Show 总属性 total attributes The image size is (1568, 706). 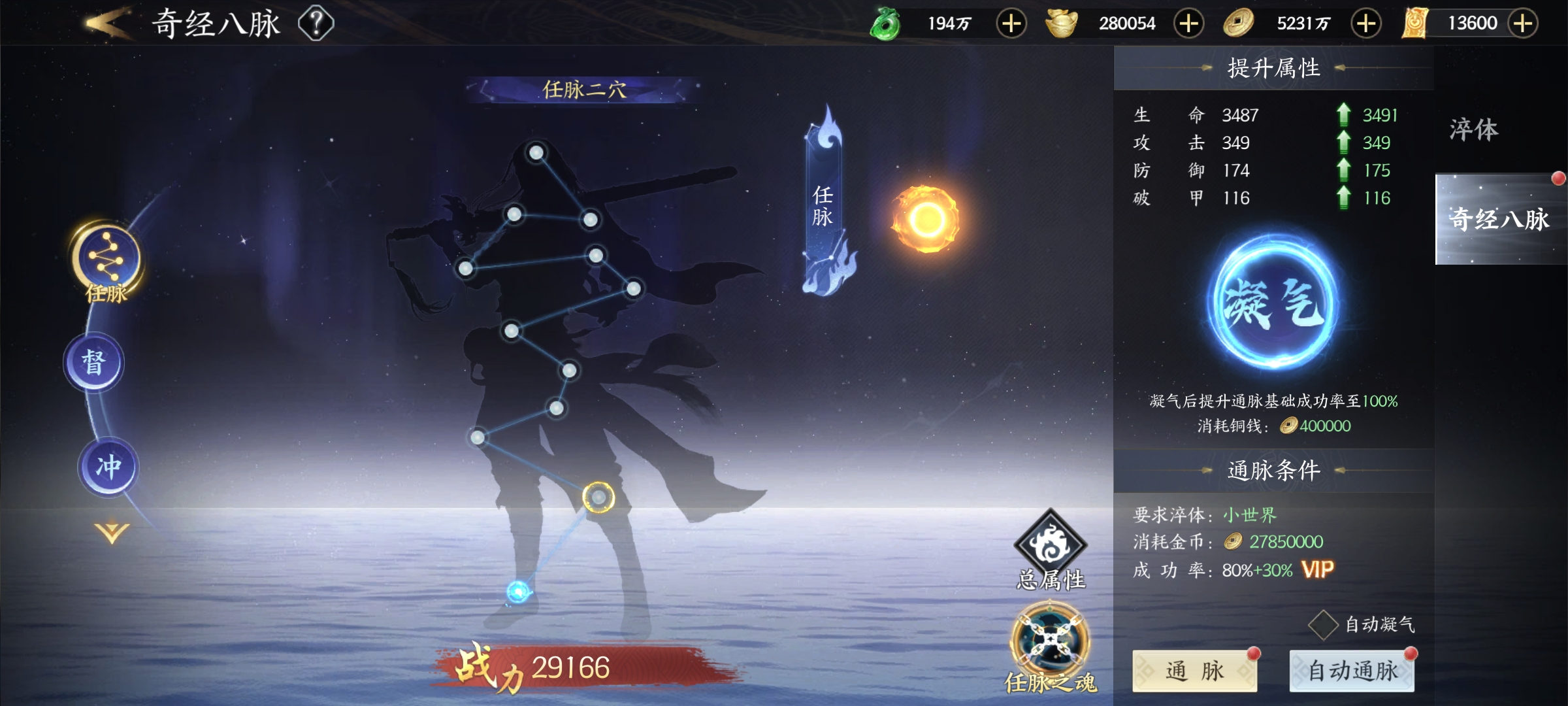pos(1050,548)
